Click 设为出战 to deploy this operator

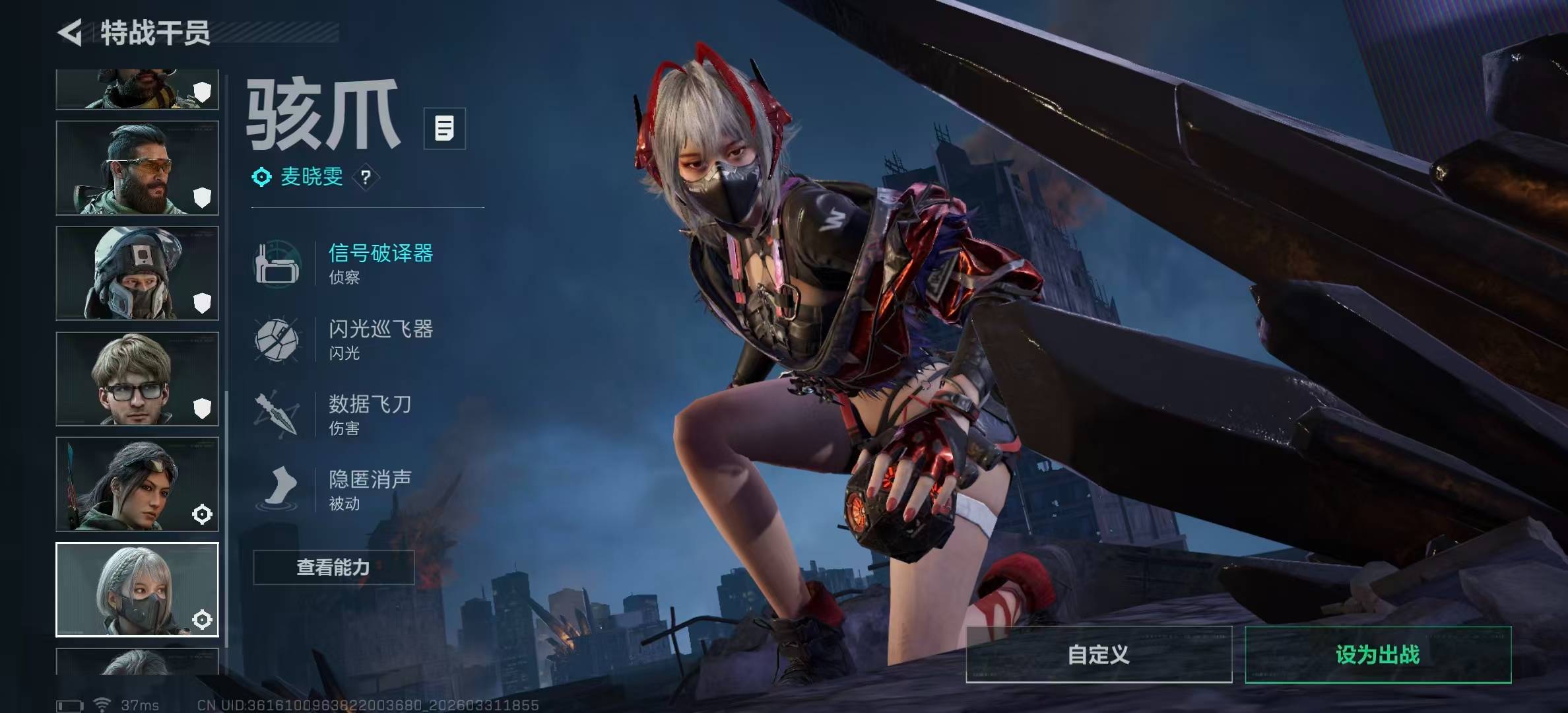coord(1377,654)
